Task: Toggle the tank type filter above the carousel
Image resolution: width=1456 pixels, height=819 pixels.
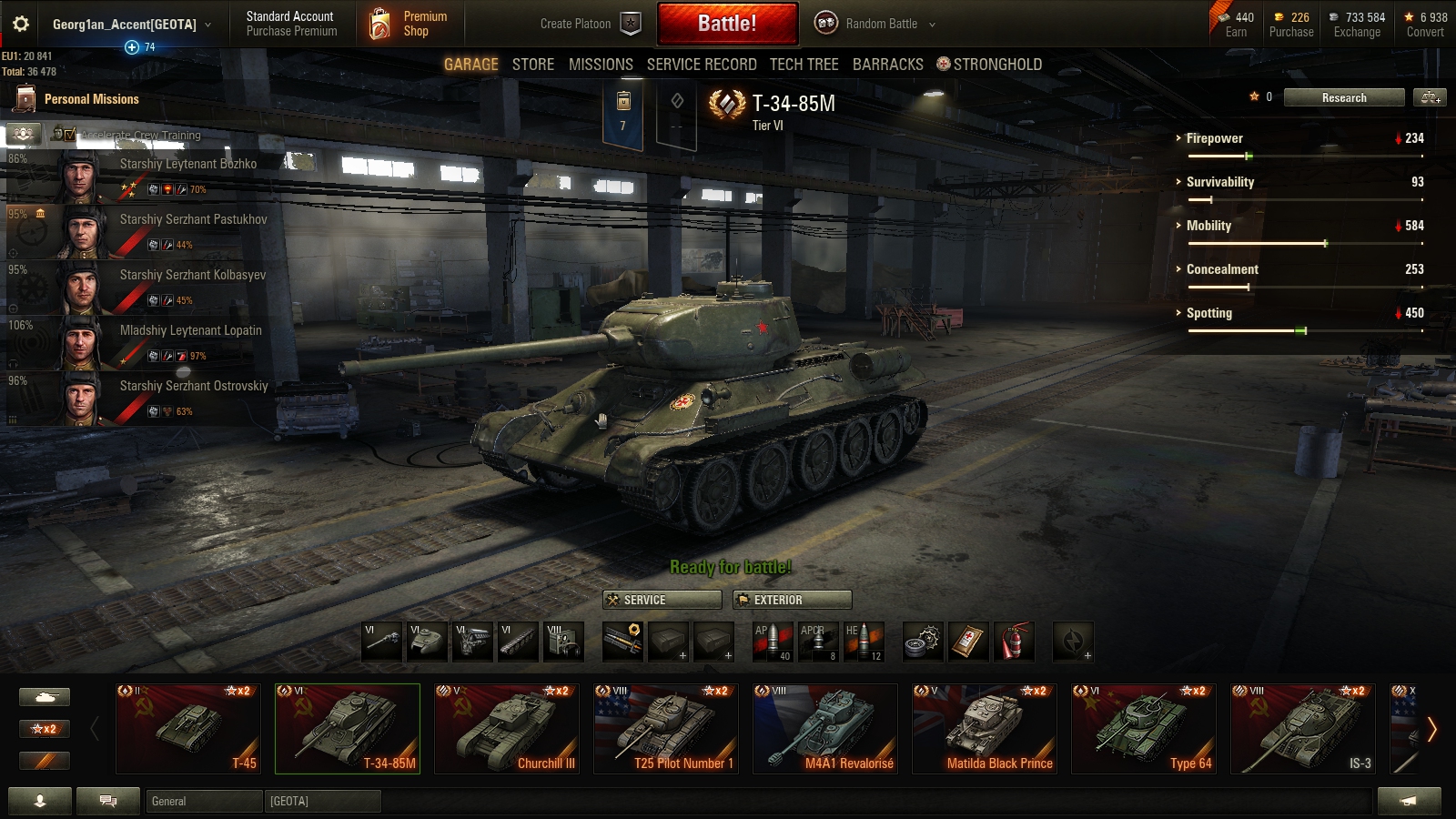Action: click(x=44, y=696)
